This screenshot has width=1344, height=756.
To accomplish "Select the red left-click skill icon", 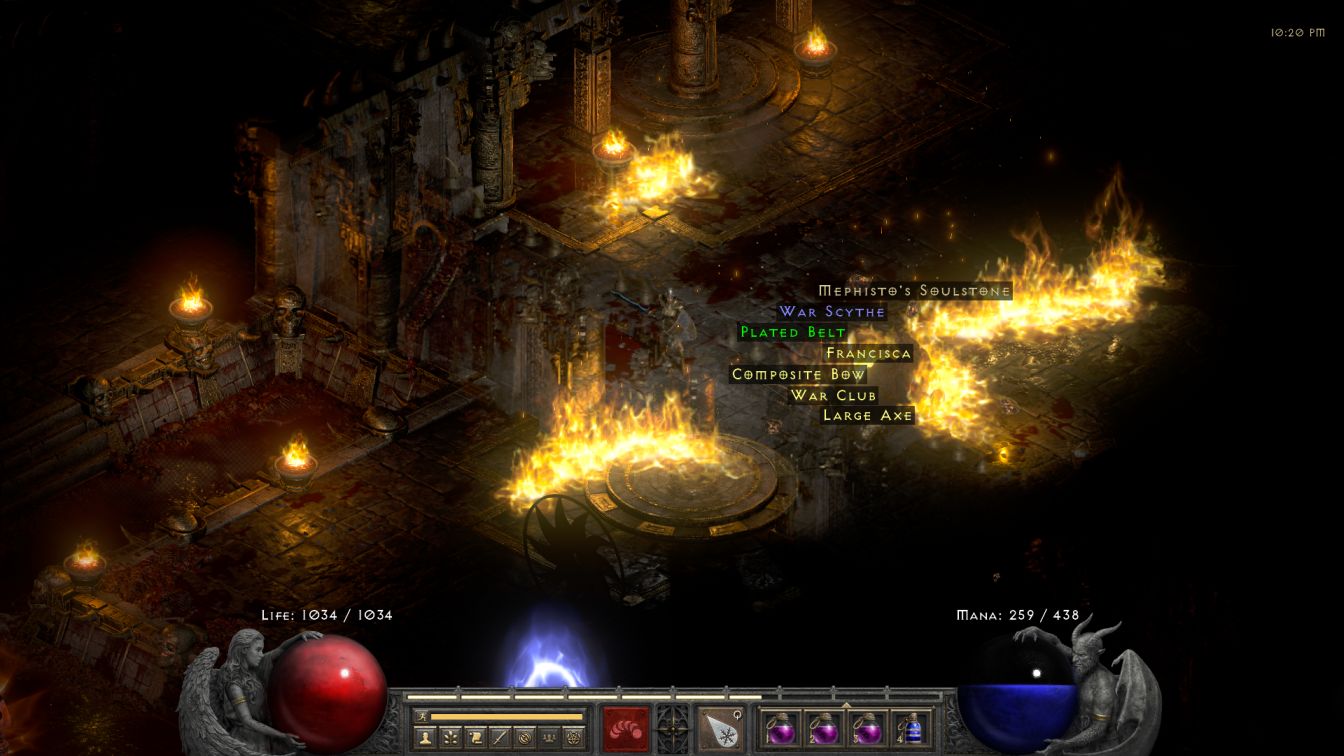I will [x=626, y=727].
